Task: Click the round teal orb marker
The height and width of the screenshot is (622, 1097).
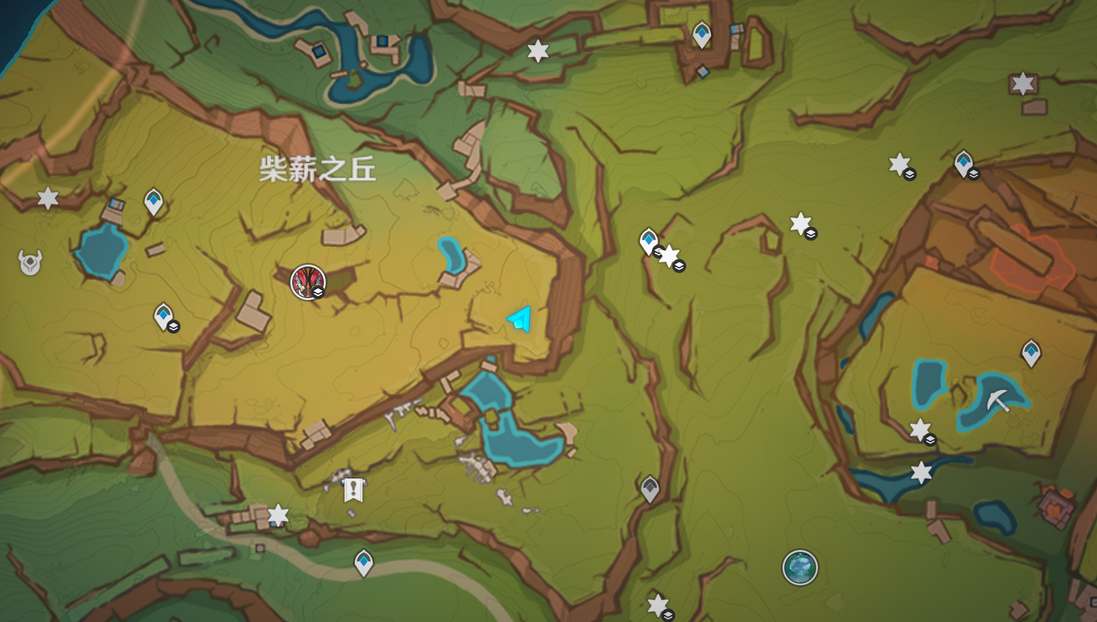Action: click(799, 567)
